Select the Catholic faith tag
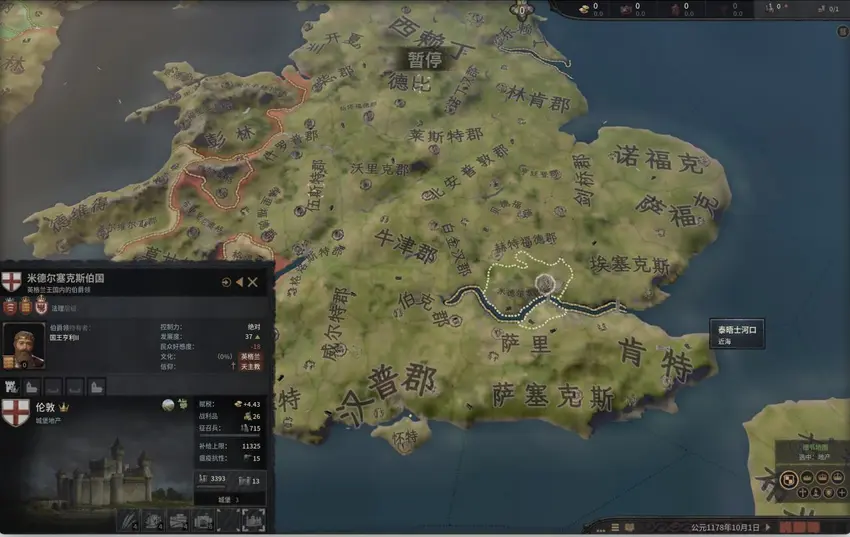Screen dimensions: 850x537 pyautogui.click(x=251, y=367)
